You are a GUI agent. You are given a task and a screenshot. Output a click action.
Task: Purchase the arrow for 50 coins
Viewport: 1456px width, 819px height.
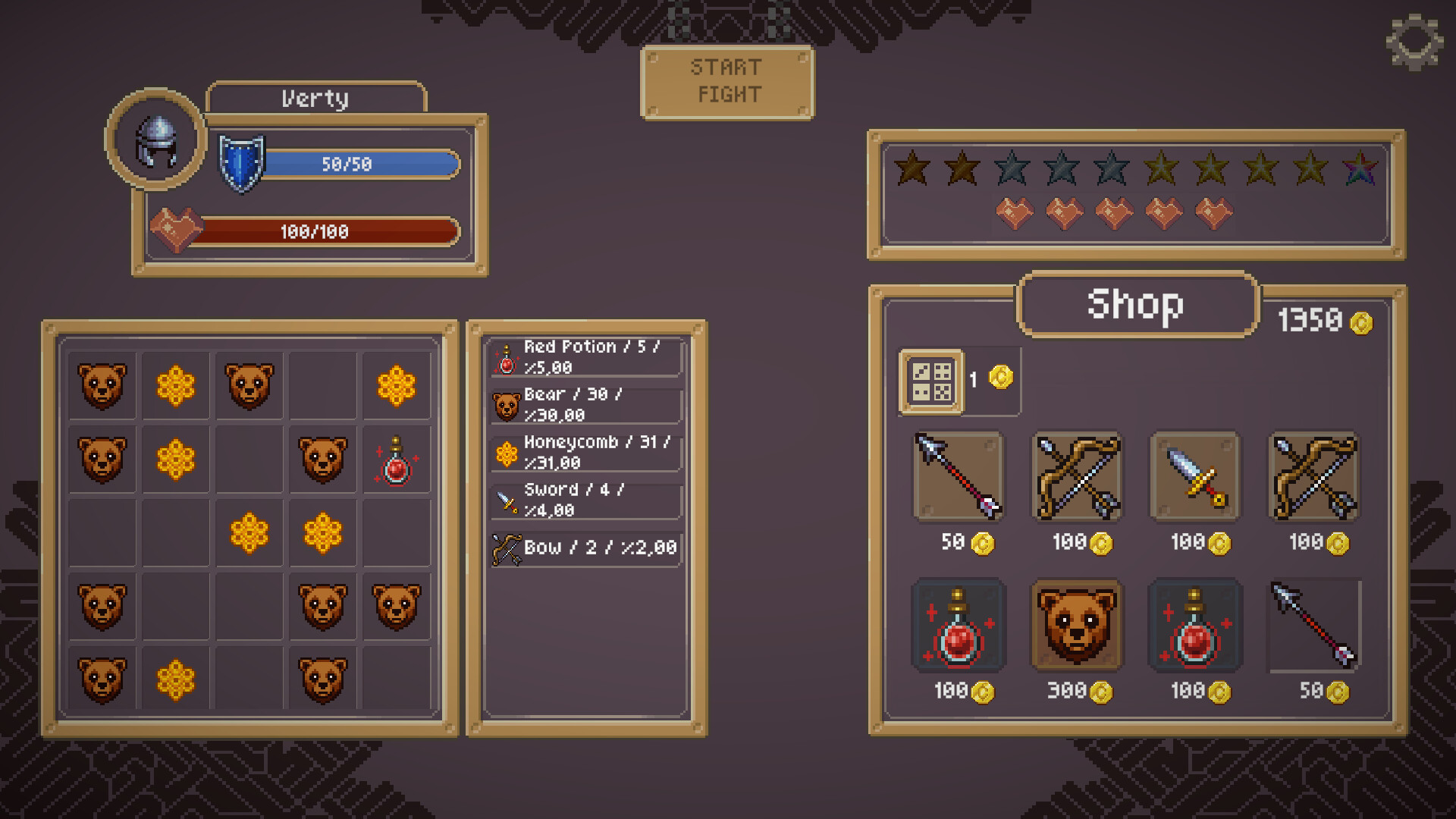[958, 476]
